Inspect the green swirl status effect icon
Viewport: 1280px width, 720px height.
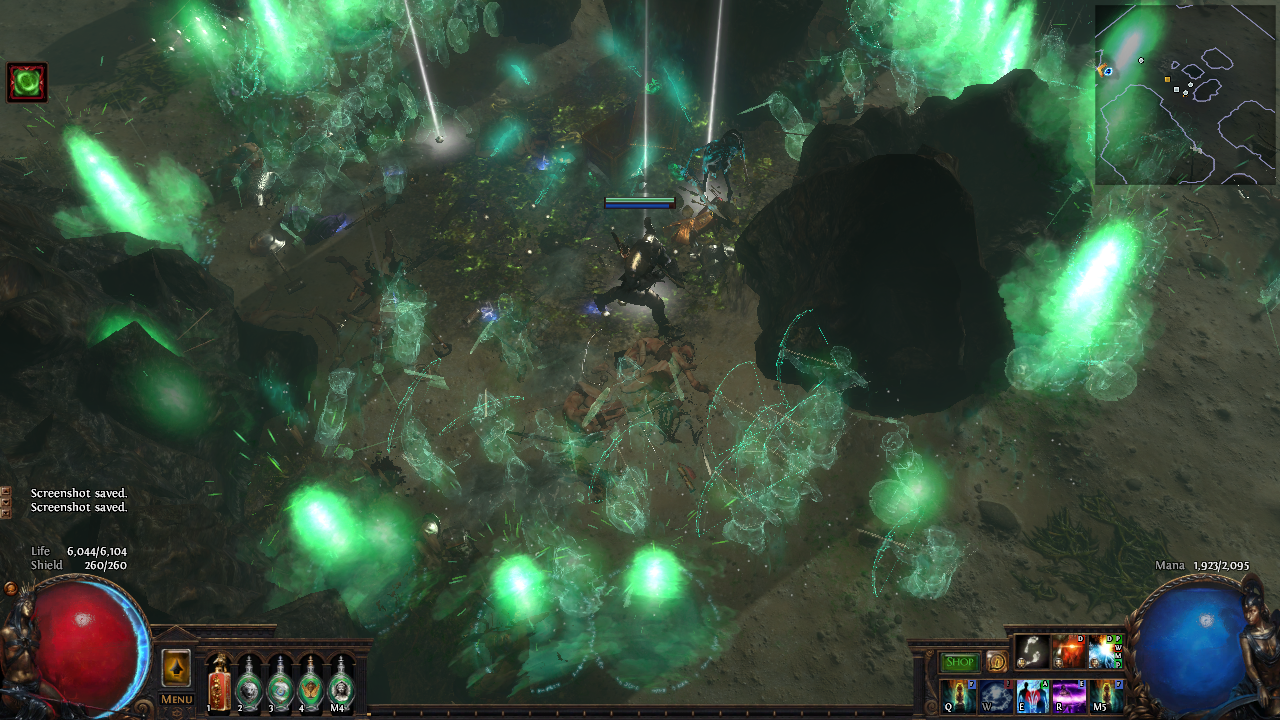27,82
